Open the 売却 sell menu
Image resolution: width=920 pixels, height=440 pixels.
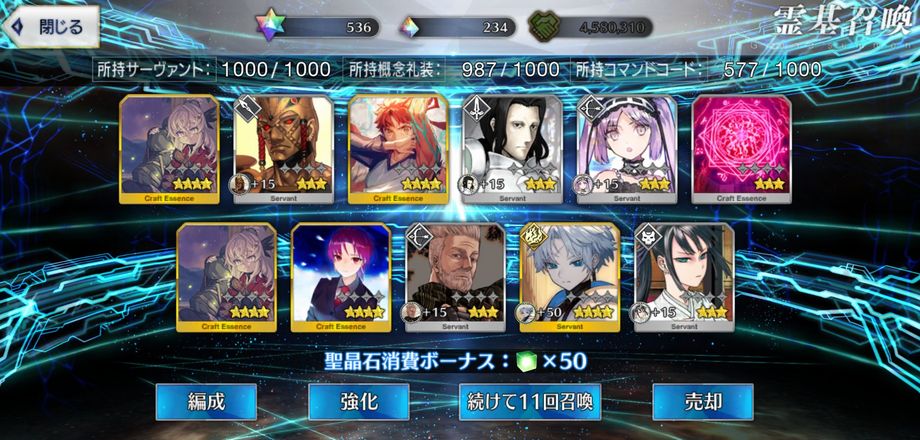click(x=702, y=402)
